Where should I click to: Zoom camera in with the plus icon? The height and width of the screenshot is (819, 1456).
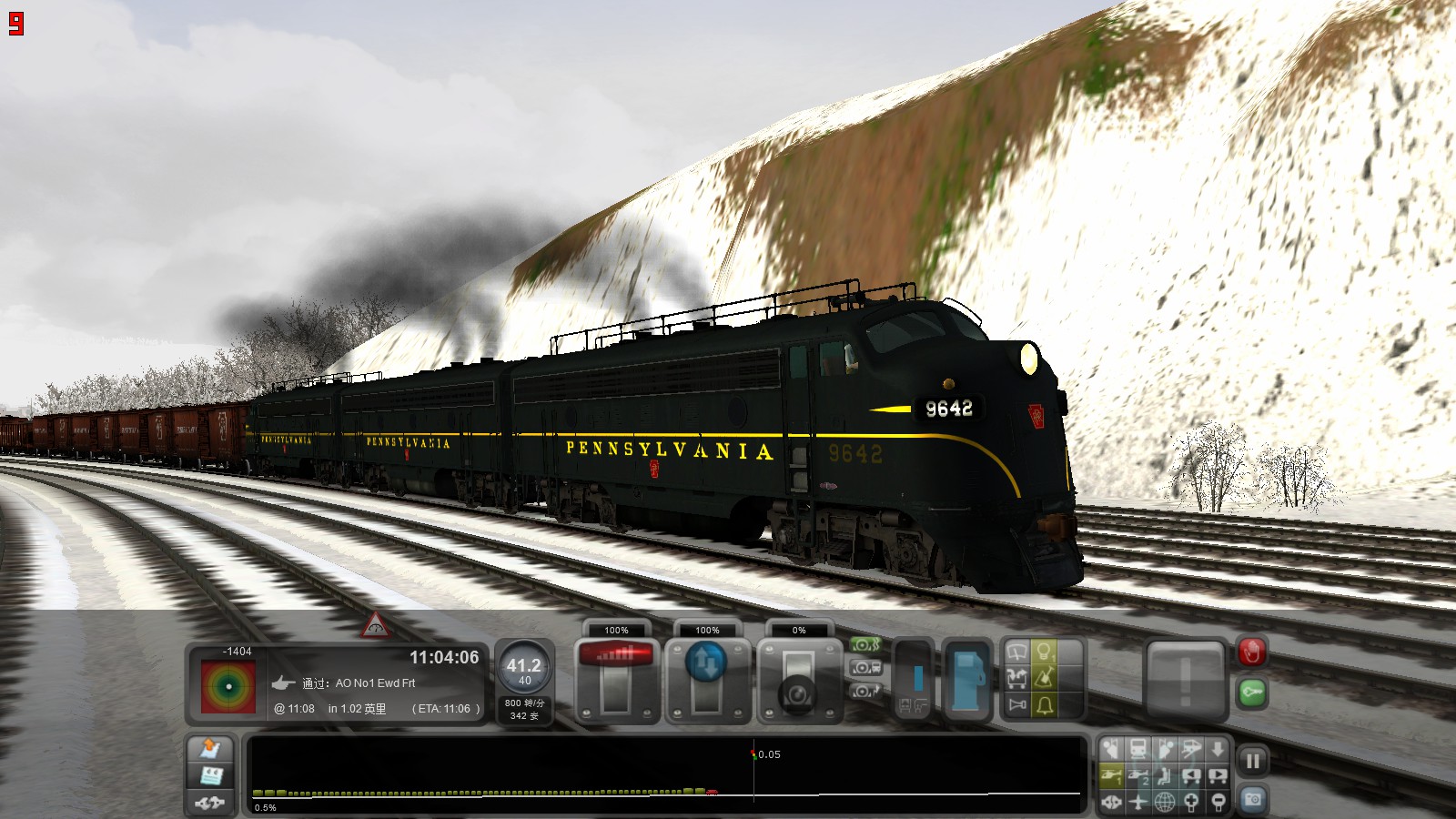pyautogui.click(x=1192, y=801)
